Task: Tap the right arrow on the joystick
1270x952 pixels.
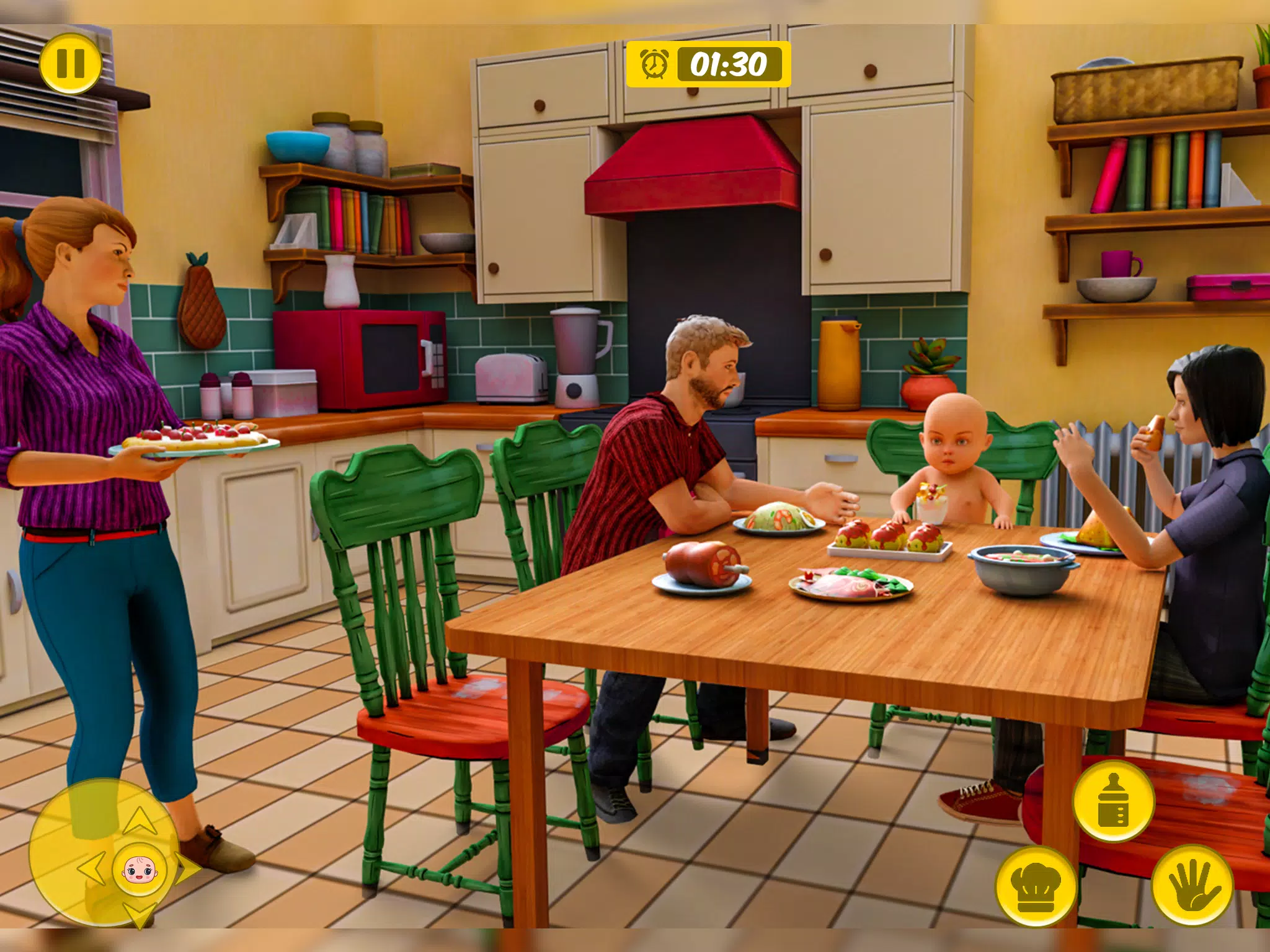Action: (187, 869)
